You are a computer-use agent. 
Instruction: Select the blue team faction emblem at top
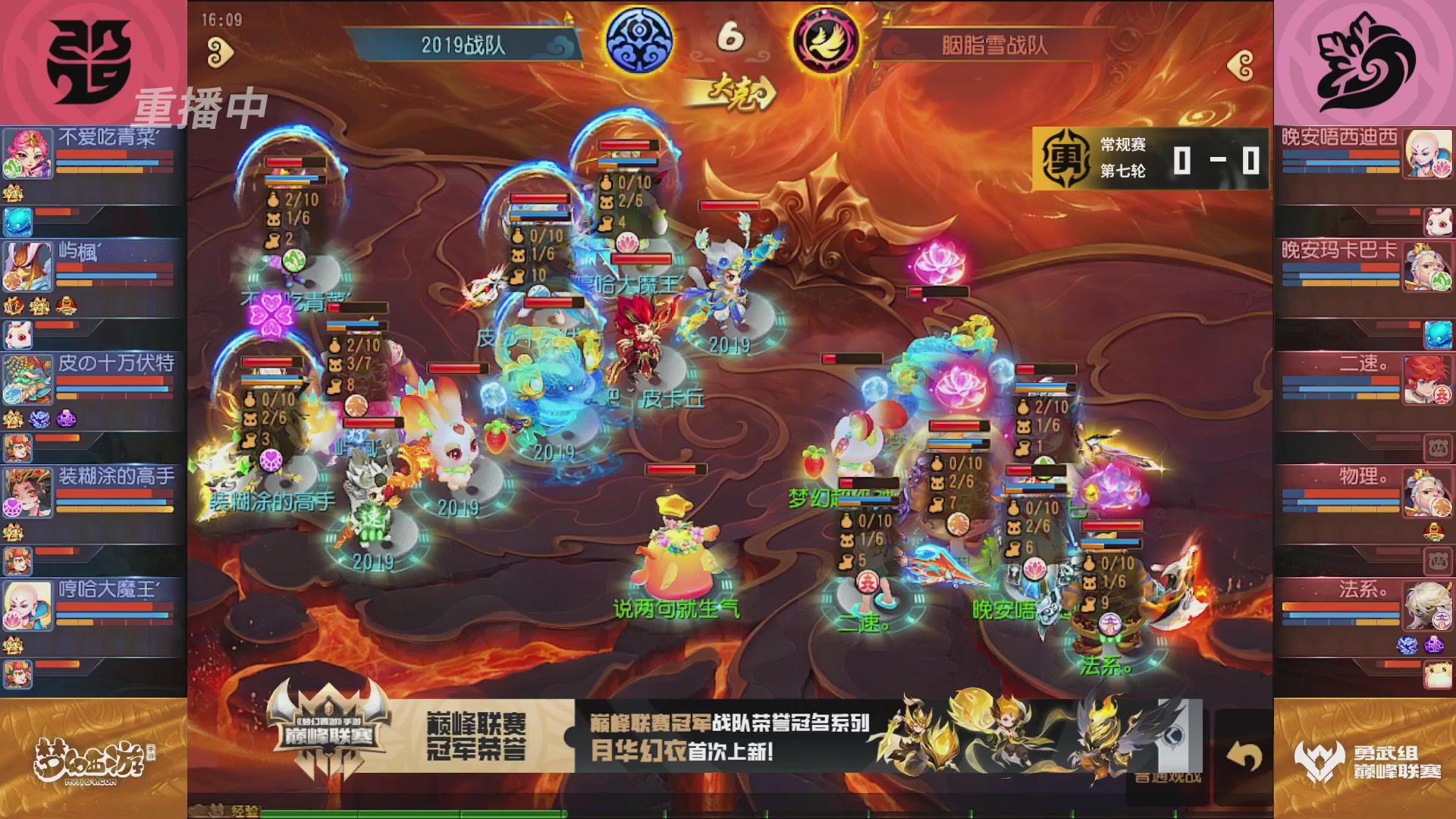coord(641,38)
